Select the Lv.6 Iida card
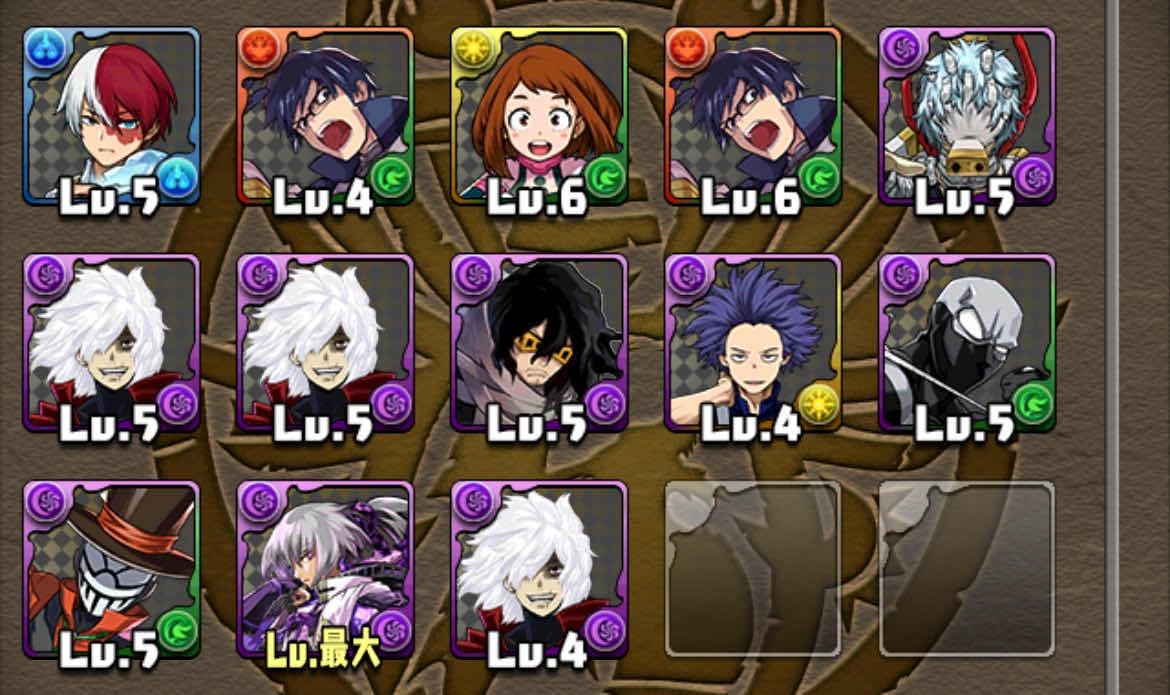 click(753, 116)
